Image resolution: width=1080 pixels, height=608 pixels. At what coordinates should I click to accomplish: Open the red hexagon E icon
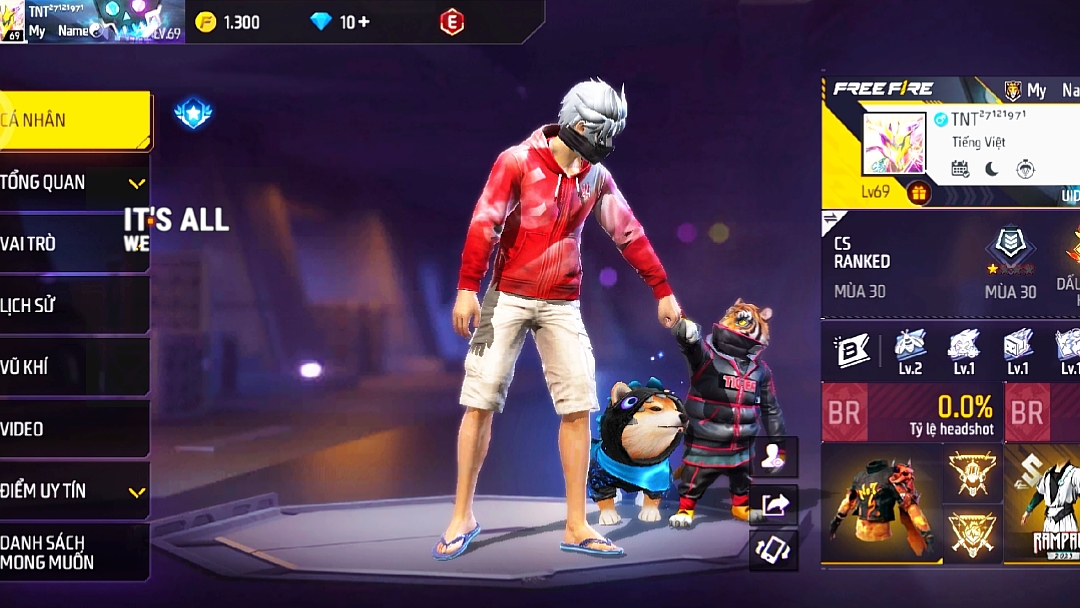(452, 22)
